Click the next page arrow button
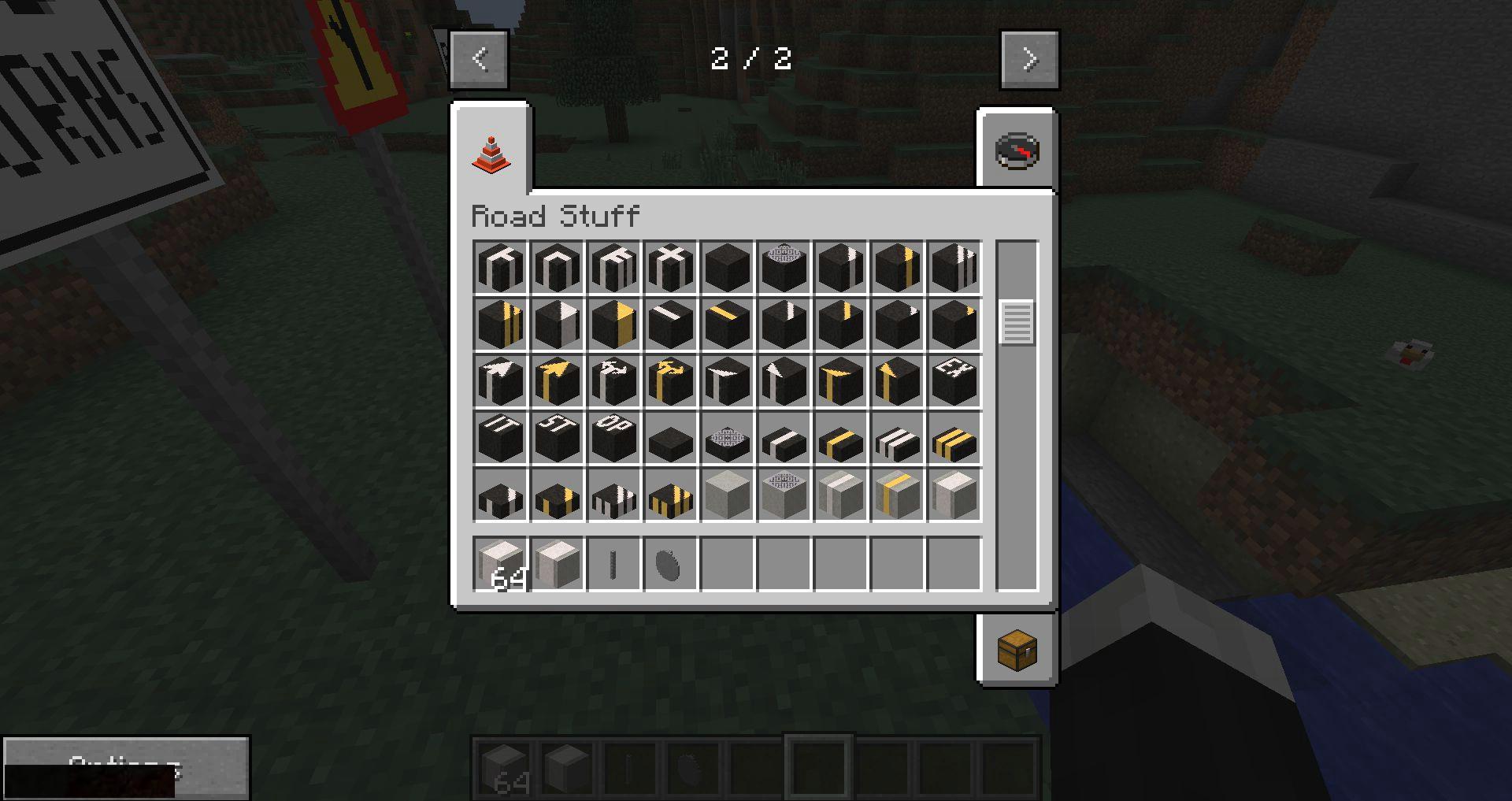 tap(1029, 59)
